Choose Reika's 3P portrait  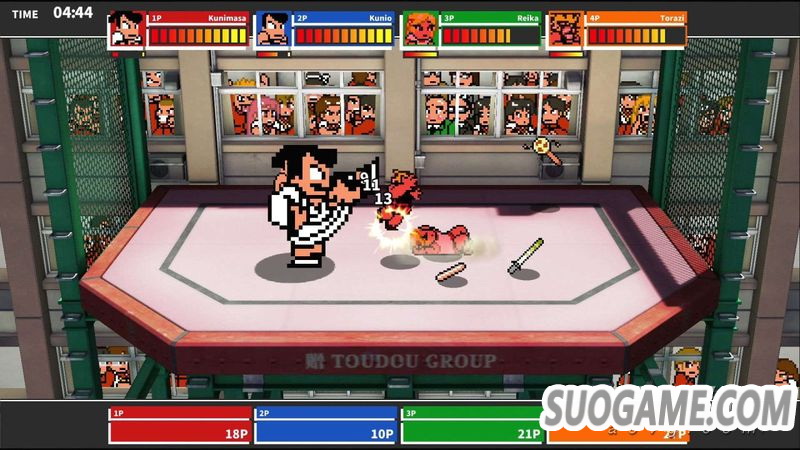(x=420, y=29)
